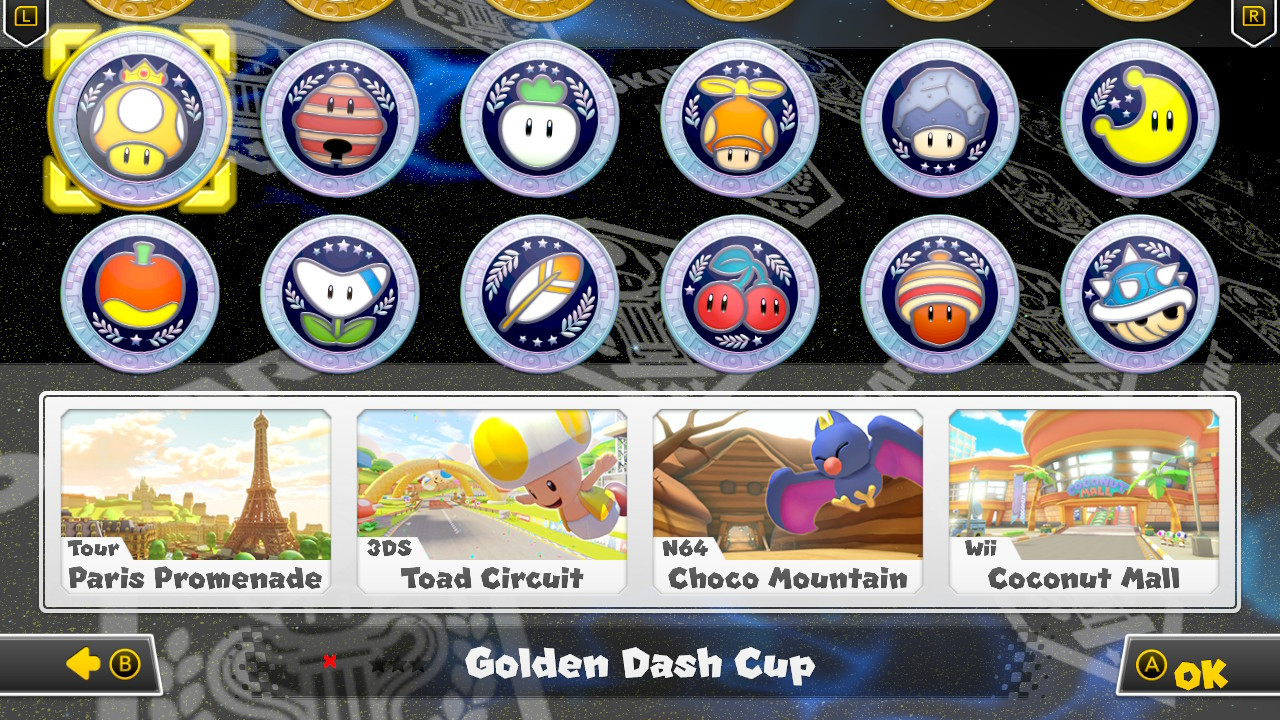Image resolution: width=1280 pixels, height=720 pixels.
Task: Select the Lucky Cat Cup emblem
Action: (339, 118)
